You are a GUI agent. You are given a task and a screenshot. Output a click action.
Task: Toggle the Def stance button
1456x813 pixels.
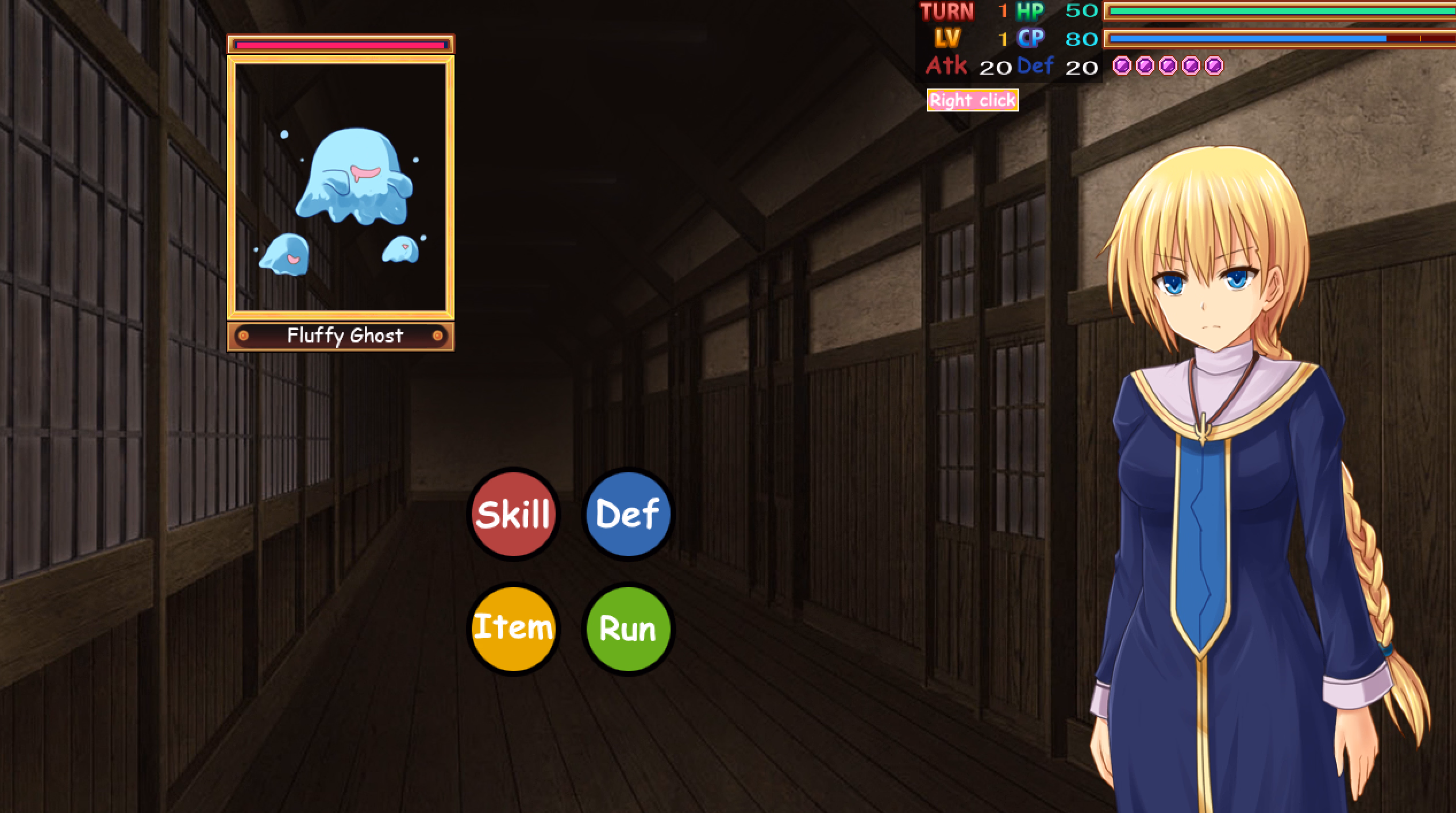(x=627, y=515)
